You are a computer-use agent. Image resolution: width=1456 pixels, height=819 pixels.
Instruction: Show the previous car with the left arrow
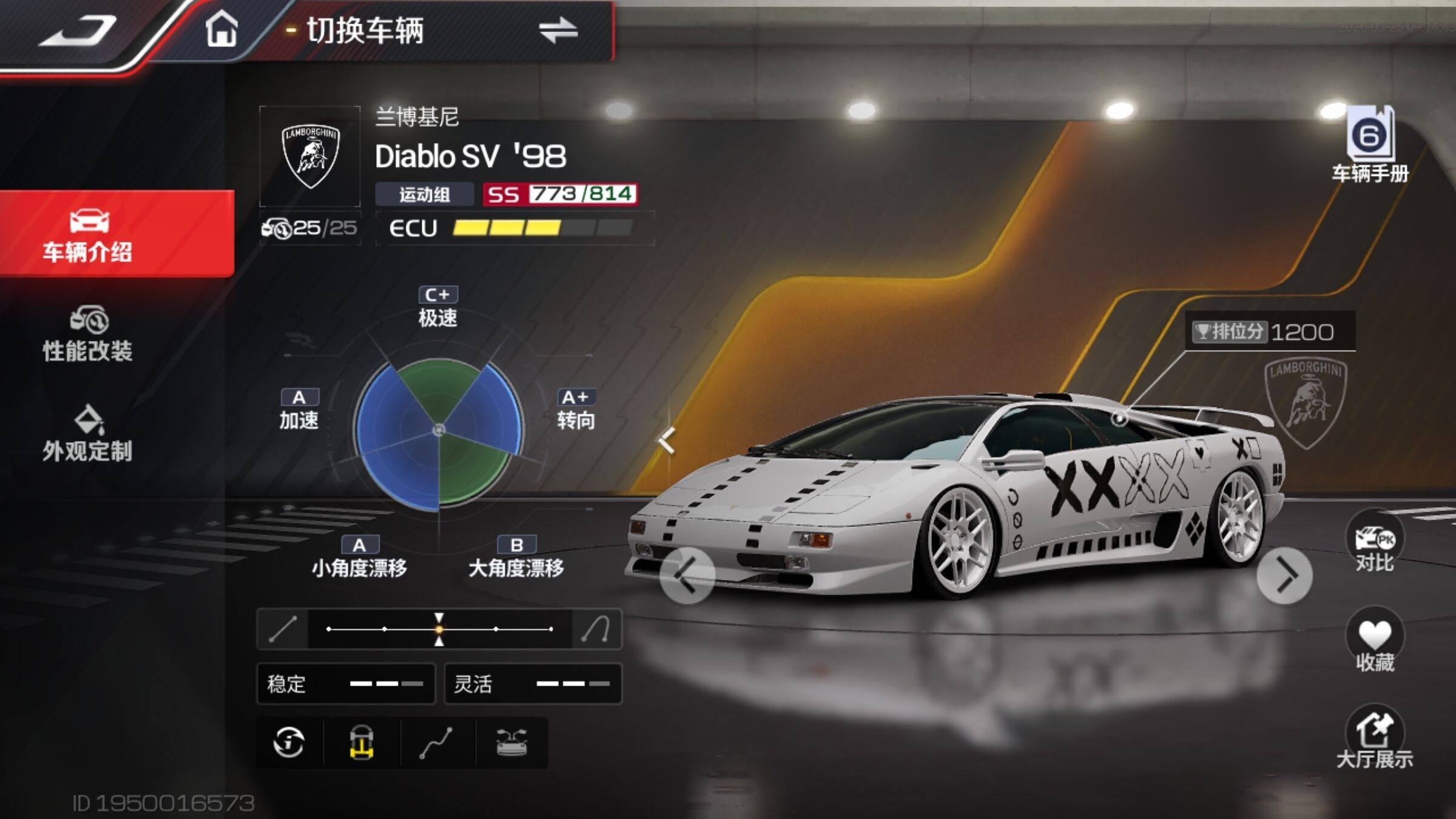(x=687, y=575)
